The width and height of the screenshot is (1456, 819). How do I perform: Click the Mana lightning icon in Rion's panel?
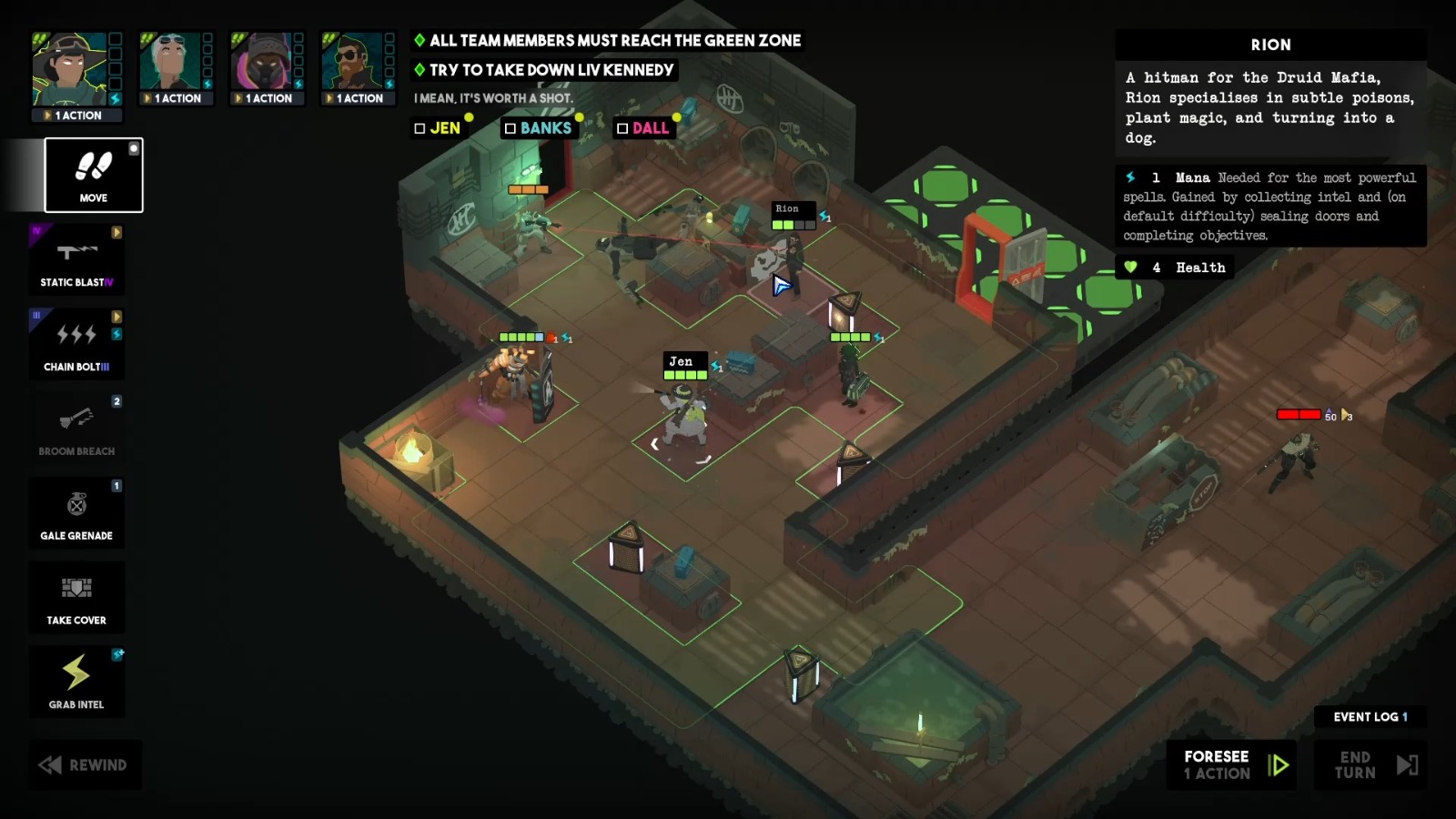tap(1128, 177)
